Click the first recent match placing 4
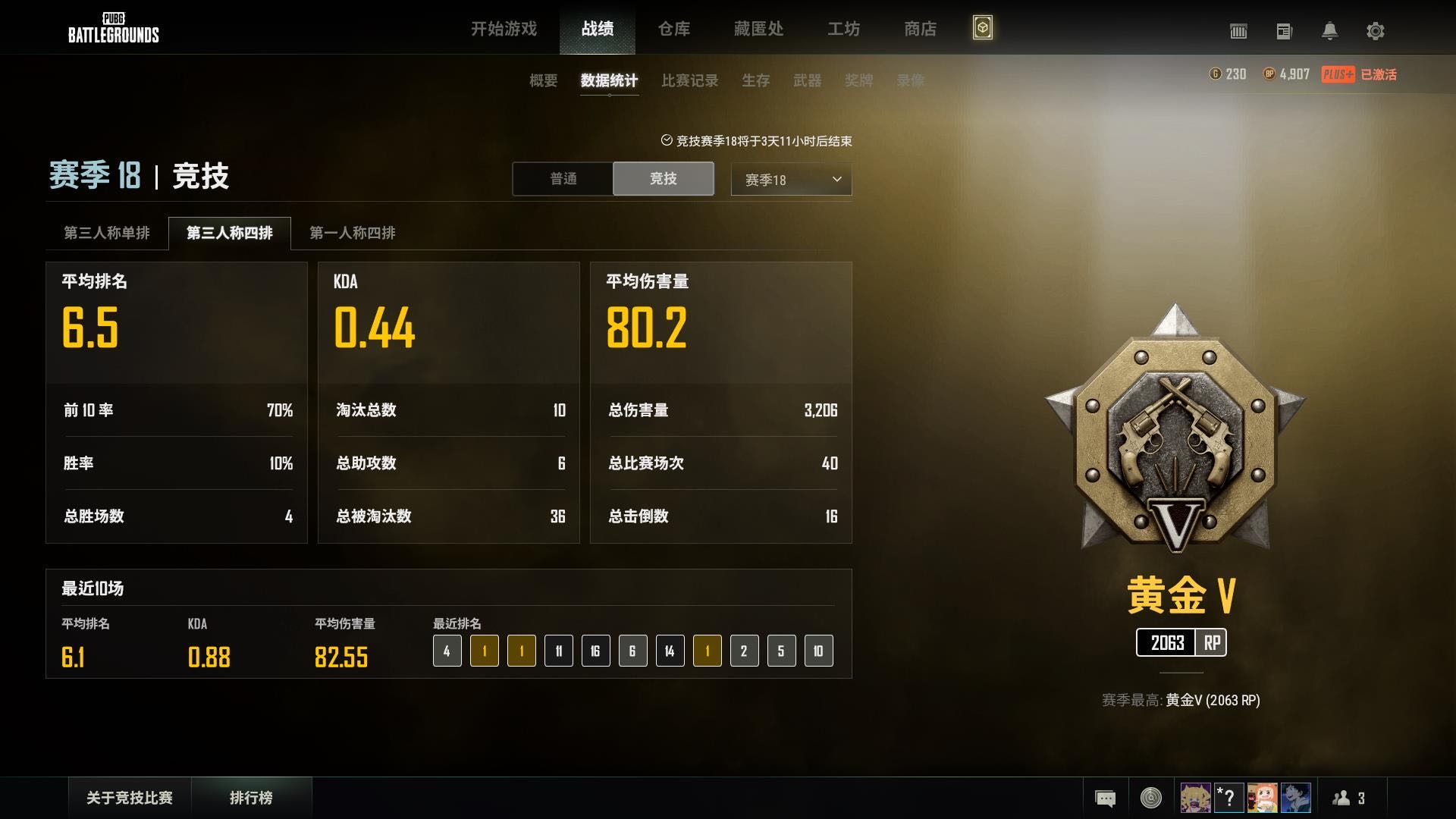The image size is (1456, 819). pyautogui.click(x=447, y=651)
